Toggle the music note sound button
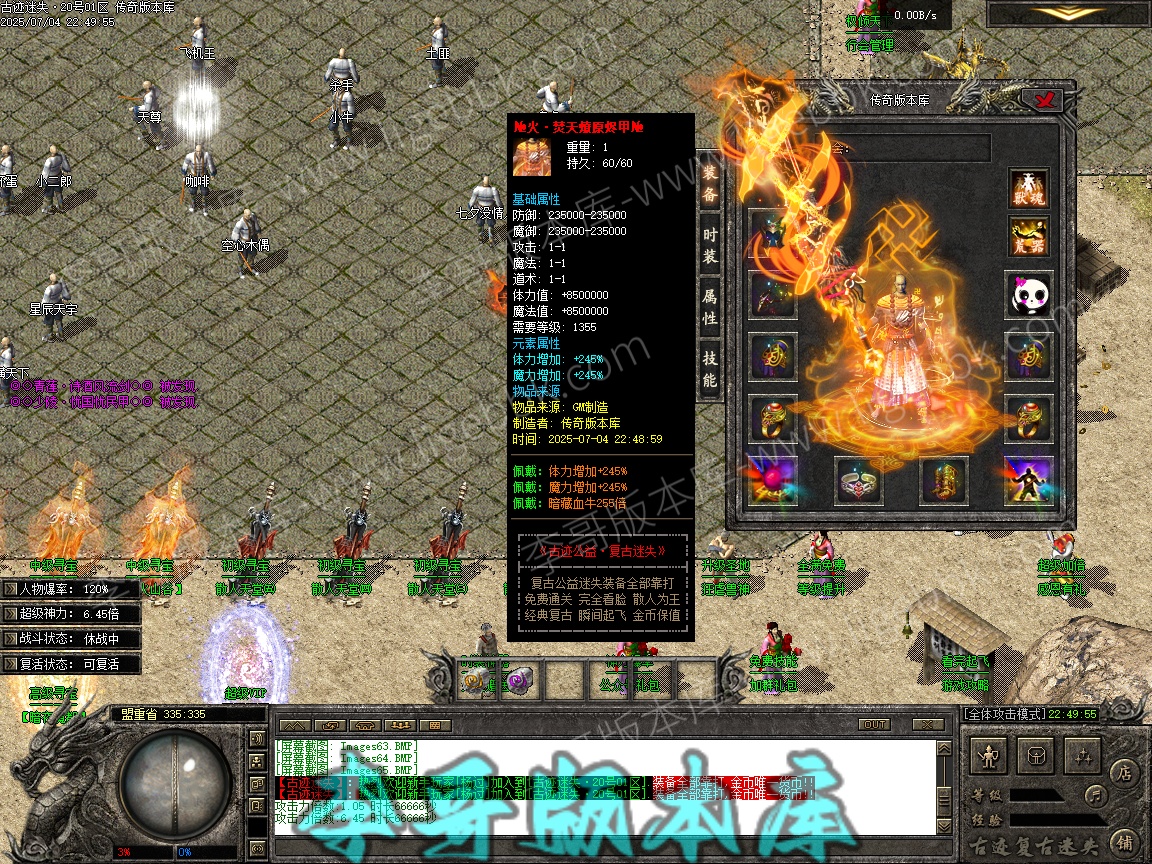The height and width of the screenshot is (864, 1152). pyautogui.click(x=1096, y=796)
